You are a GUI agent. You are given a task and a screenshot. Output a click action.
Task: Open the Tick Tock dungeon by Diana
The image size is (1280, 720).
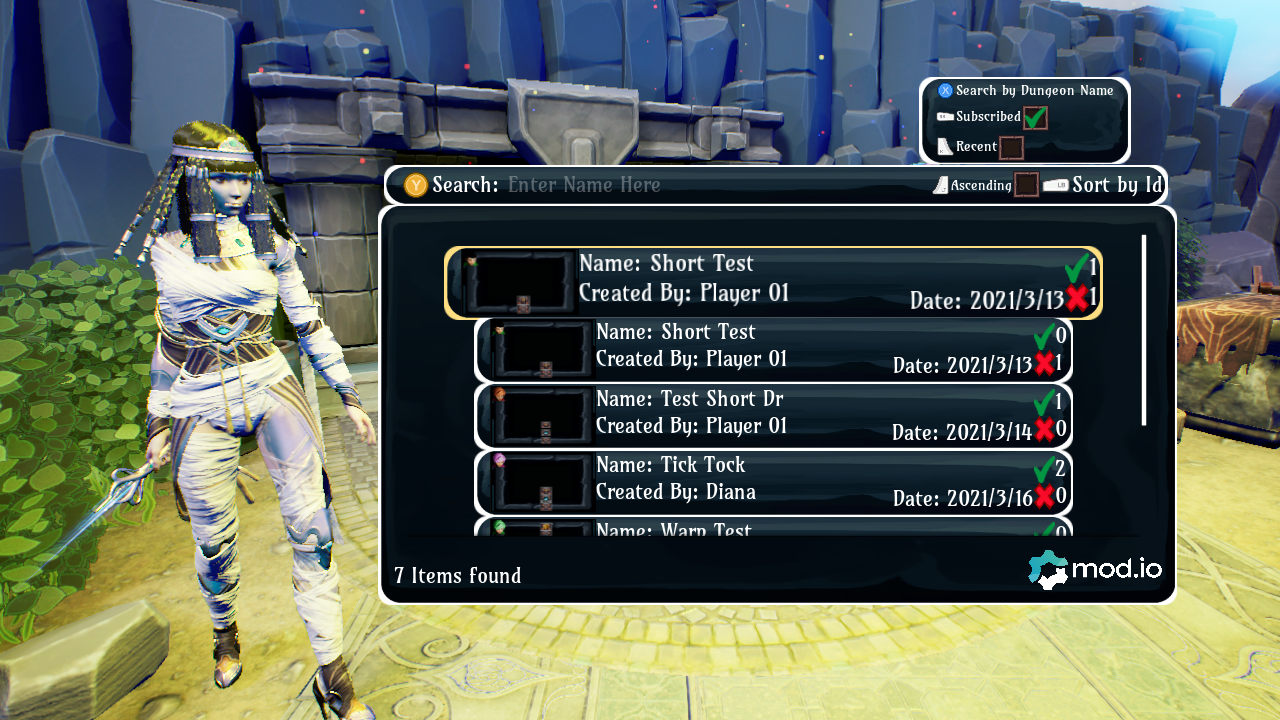773,482
